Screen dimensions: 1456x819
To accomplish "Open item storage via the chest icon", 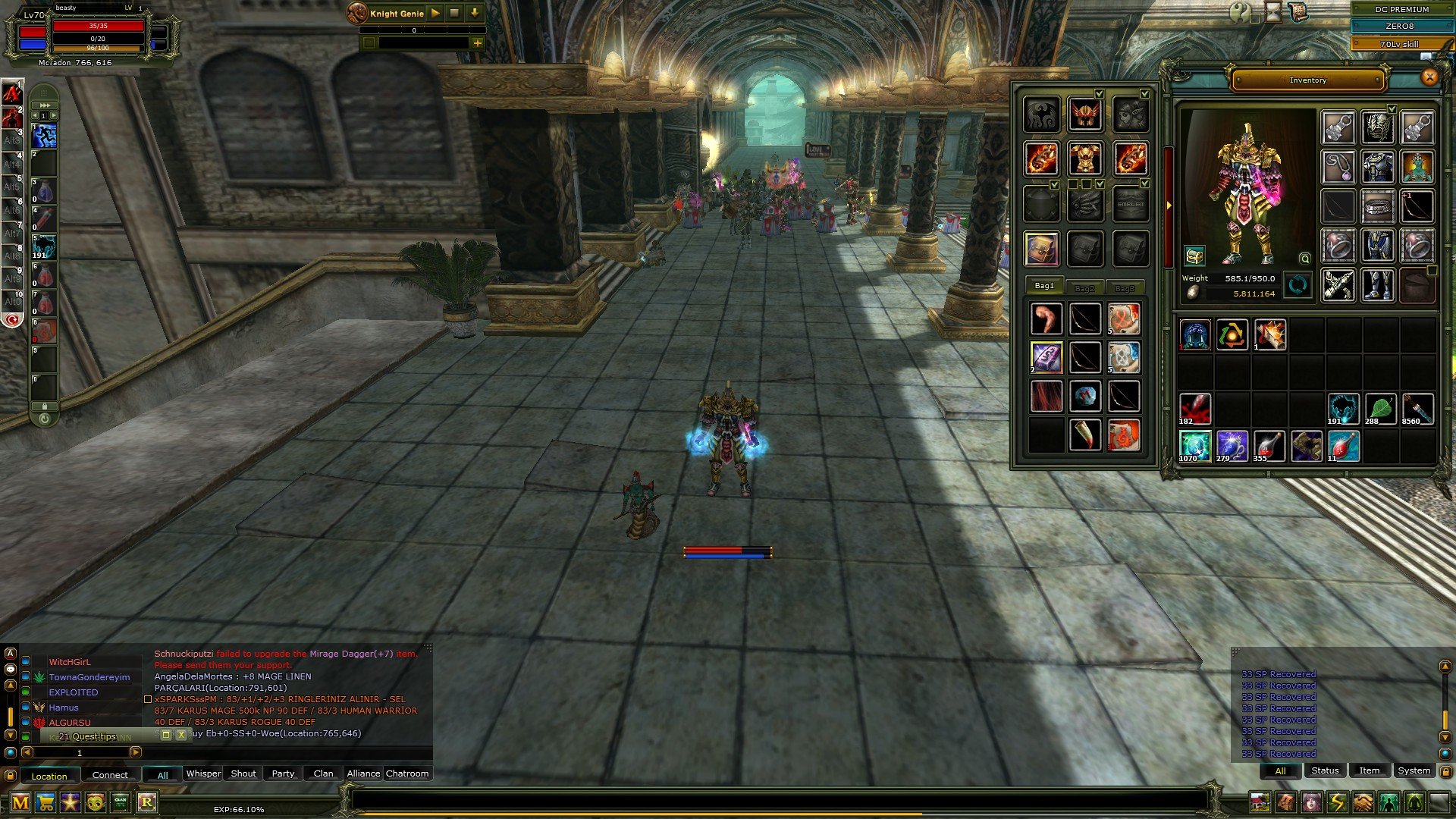I will 1194,256.
